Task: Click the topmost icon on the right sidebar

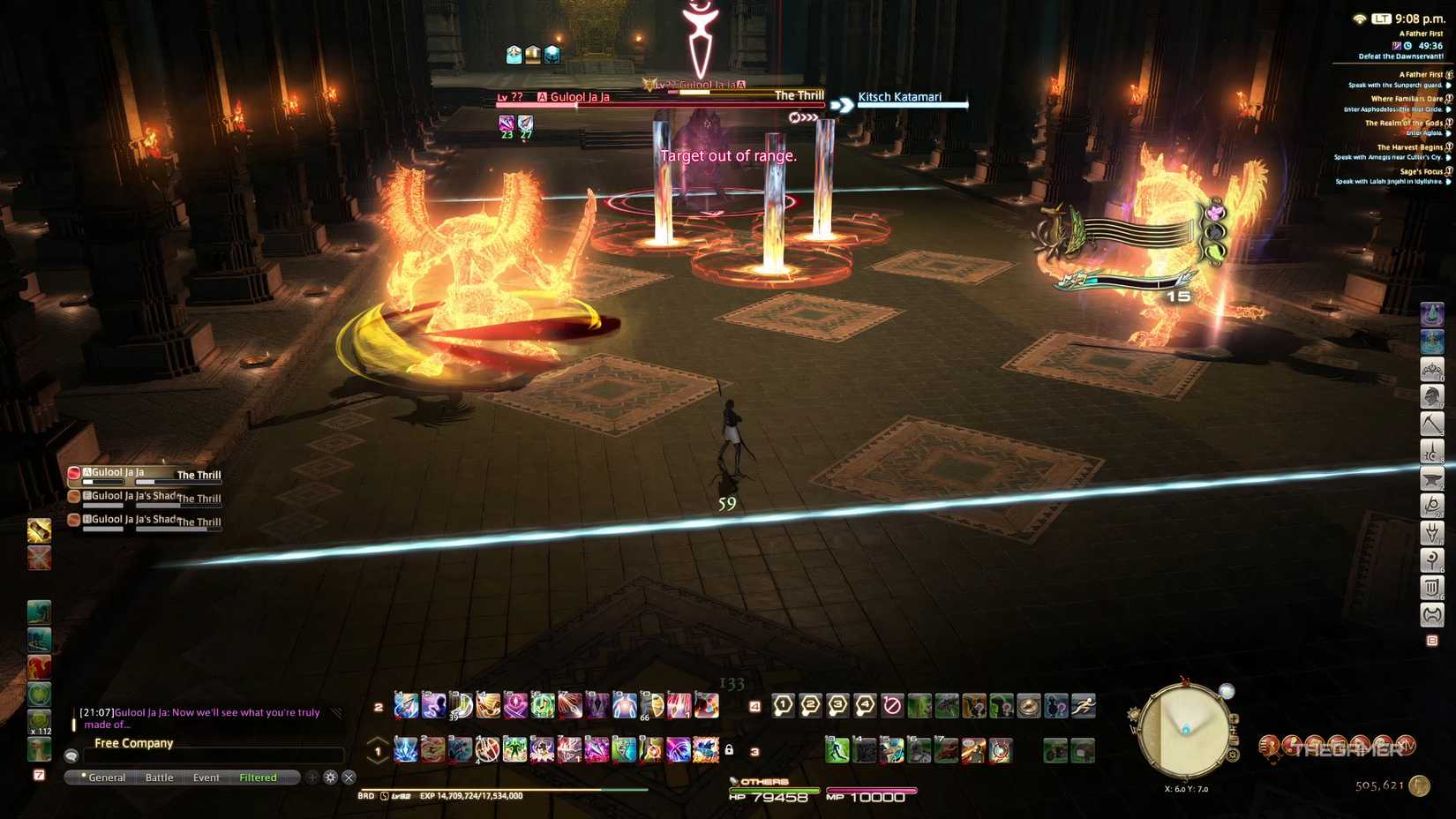Action: pos(1430,313)
